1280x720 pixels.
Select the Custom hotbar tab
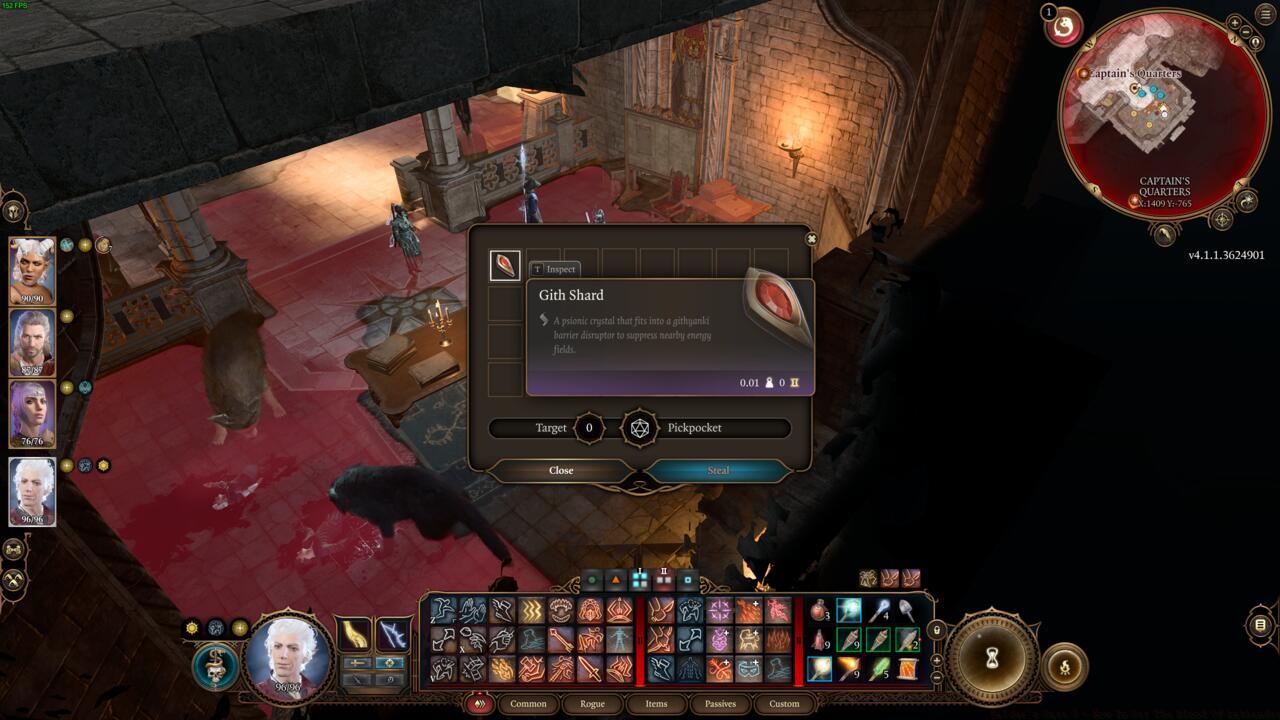(784, 703)
